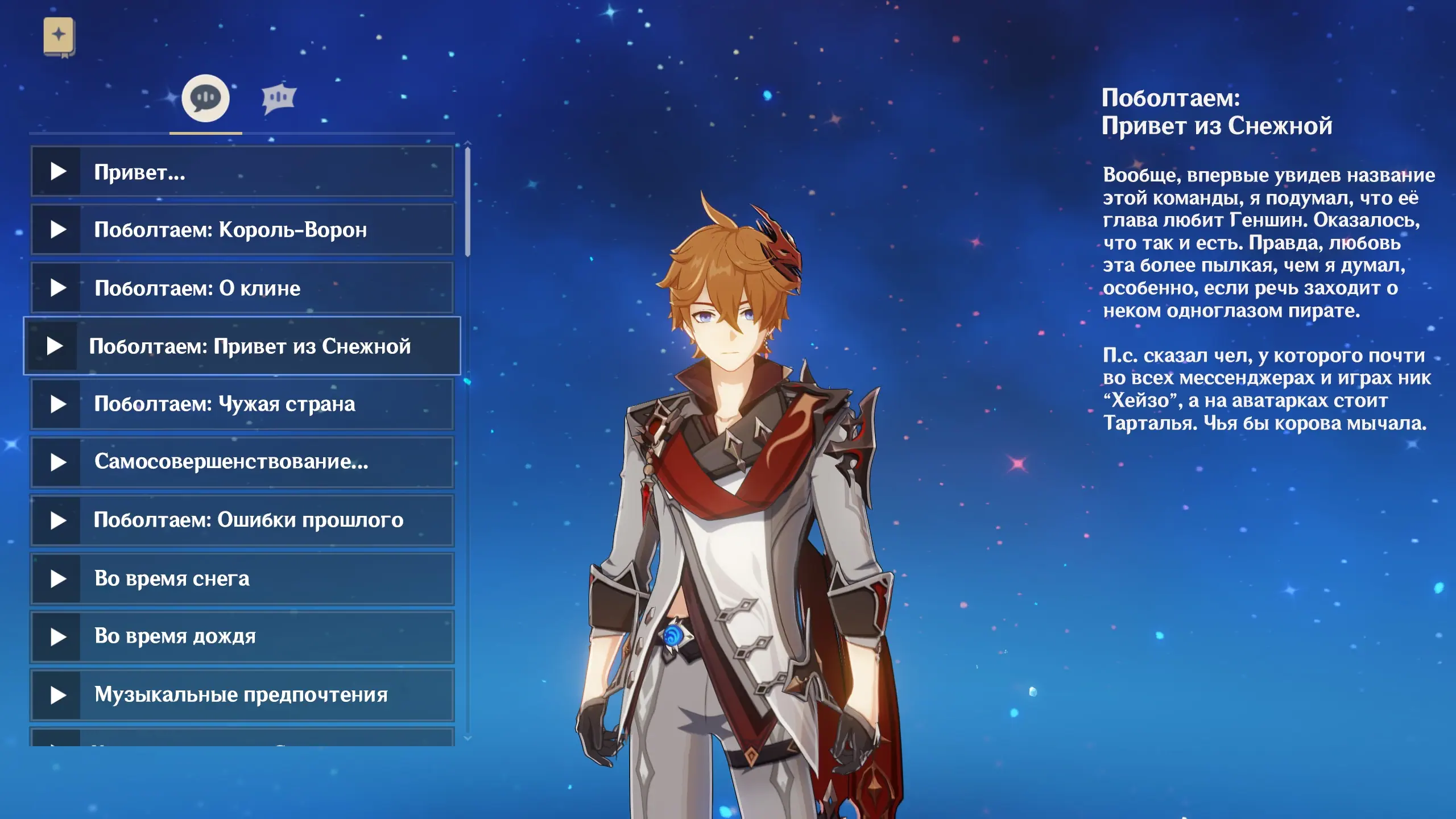
Task: Click the voice list scrollbar thumb
Action: coord(468,202)
